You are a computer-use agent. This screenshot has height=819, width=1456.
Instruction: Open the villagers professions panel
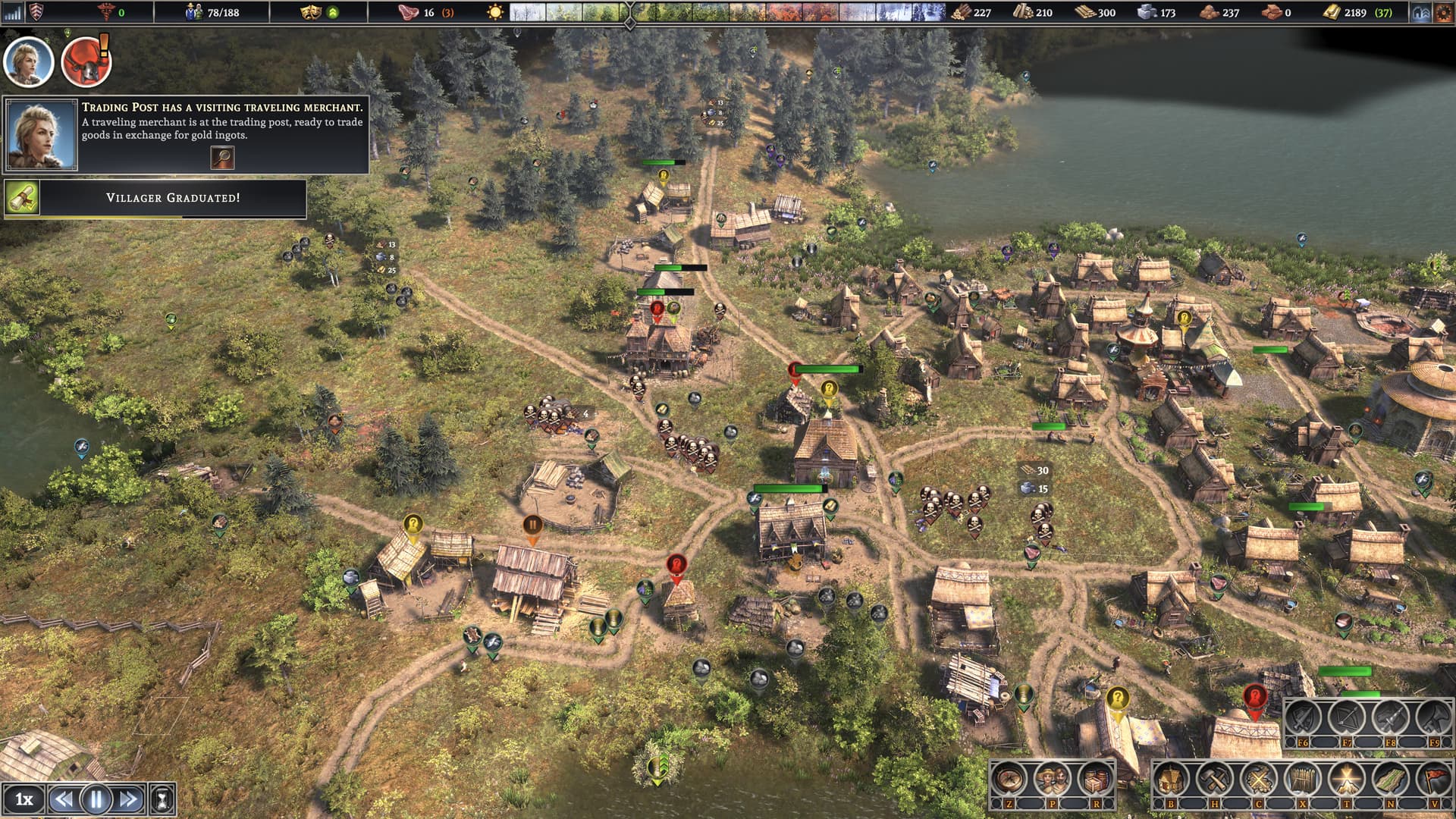[x=1052, y=779]
